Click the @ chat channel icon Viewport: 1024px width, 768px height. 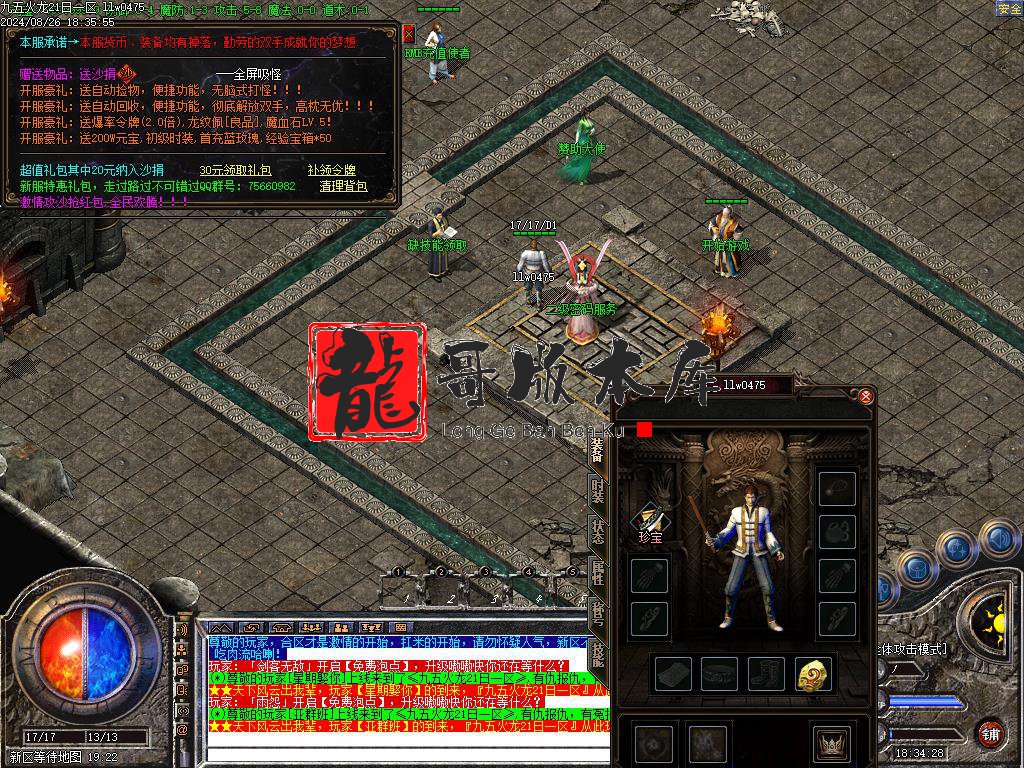pos(182,730)
